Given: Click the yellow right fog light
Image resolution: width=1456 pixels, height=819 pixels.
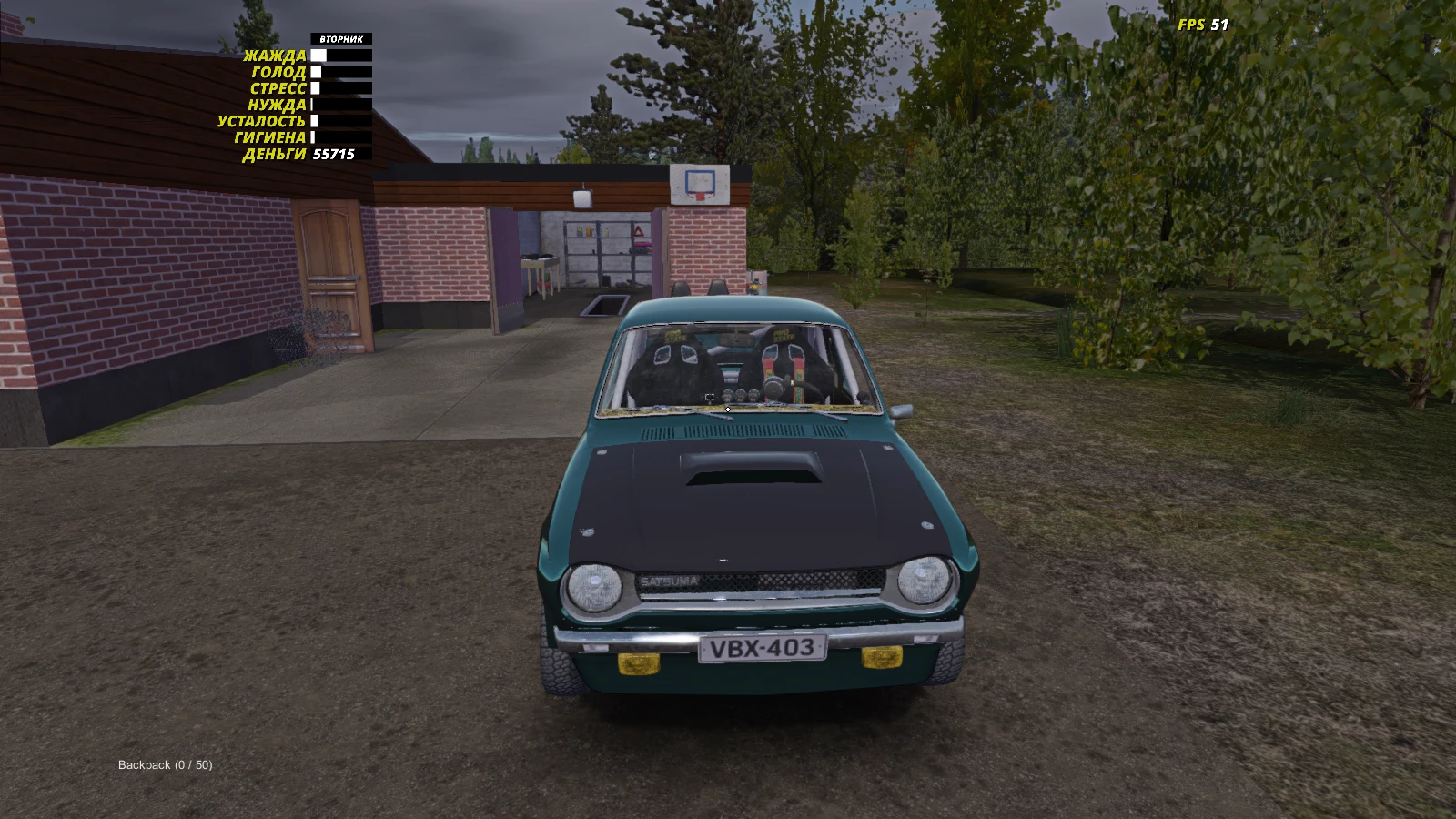Looking at the screenshot, I should [x=880, y=657].
